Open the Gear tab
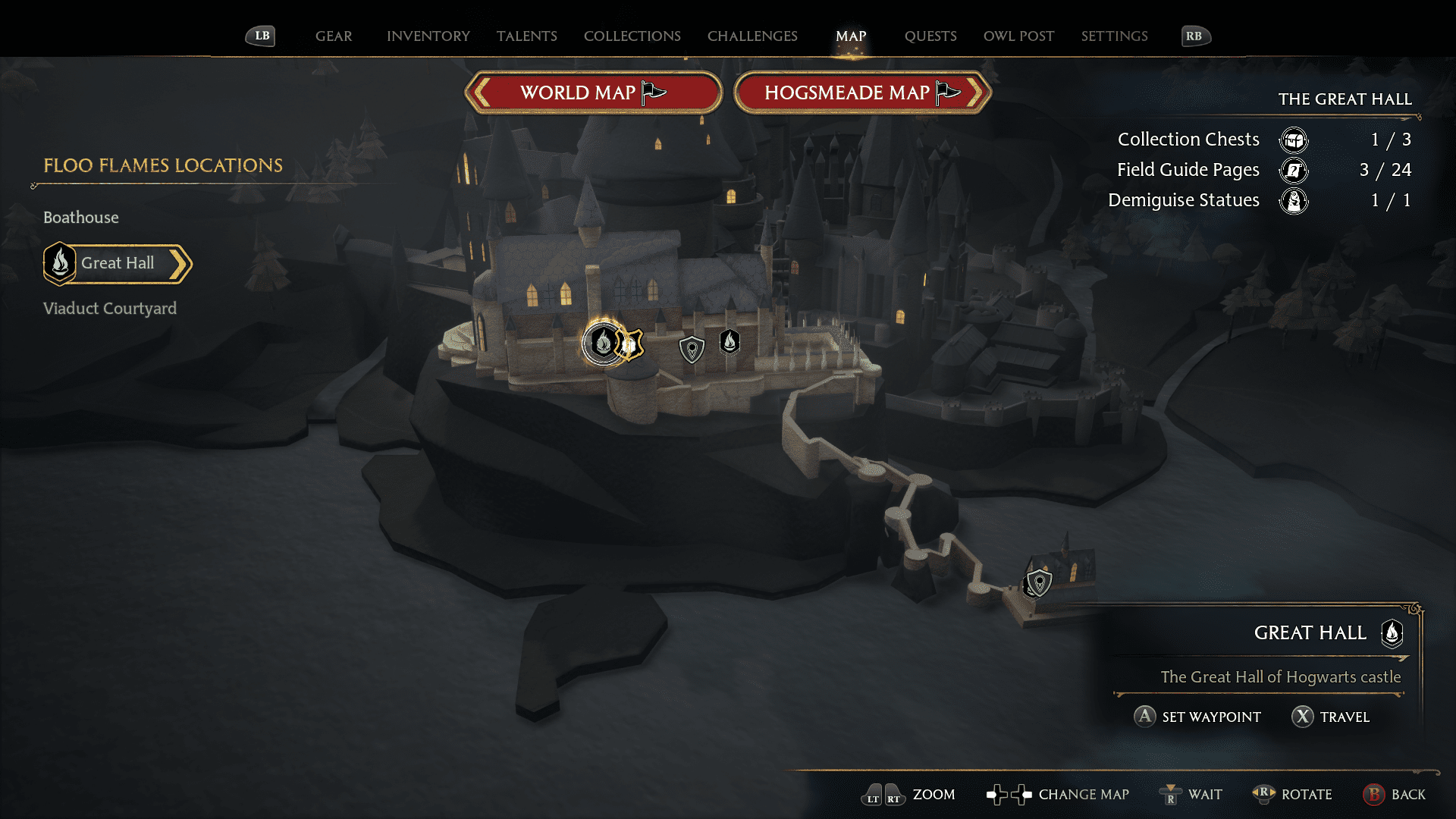Screen dimensions: 1456x819 tap(334, 36)
